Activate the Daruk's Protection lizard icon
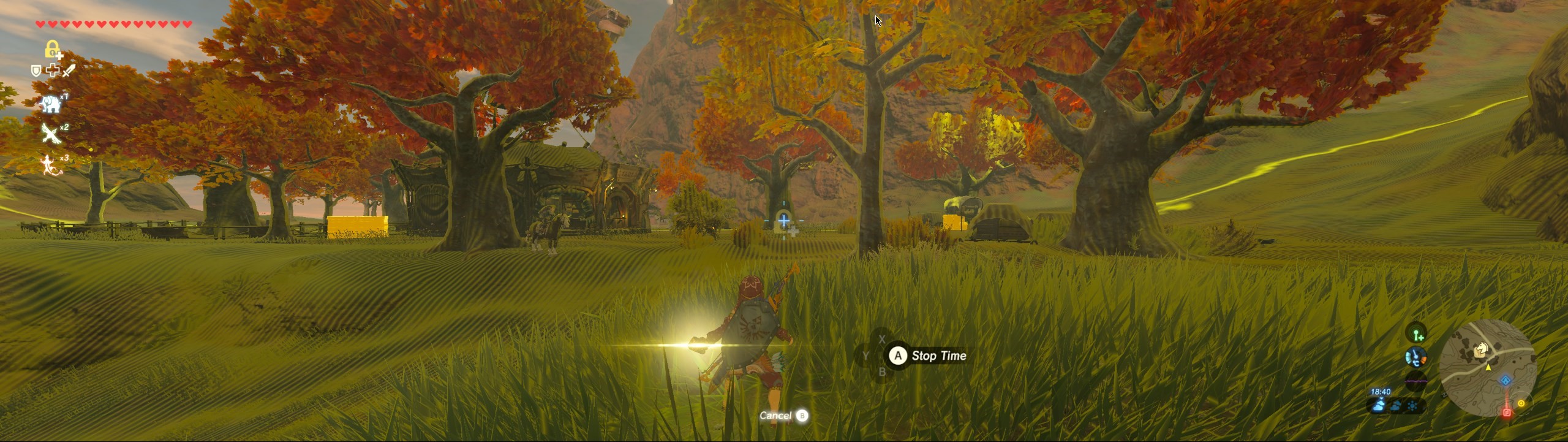 [51, 165]
